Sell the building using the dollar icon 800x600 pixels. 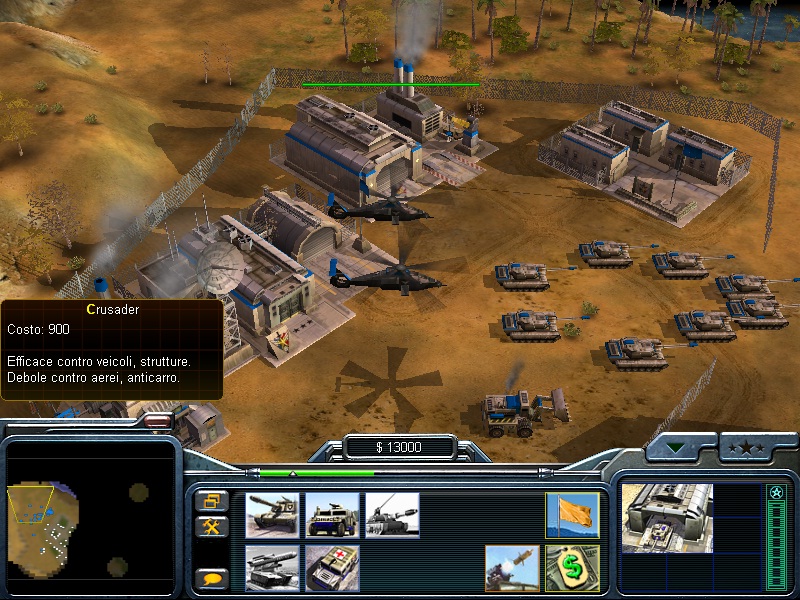coord(572,568)
